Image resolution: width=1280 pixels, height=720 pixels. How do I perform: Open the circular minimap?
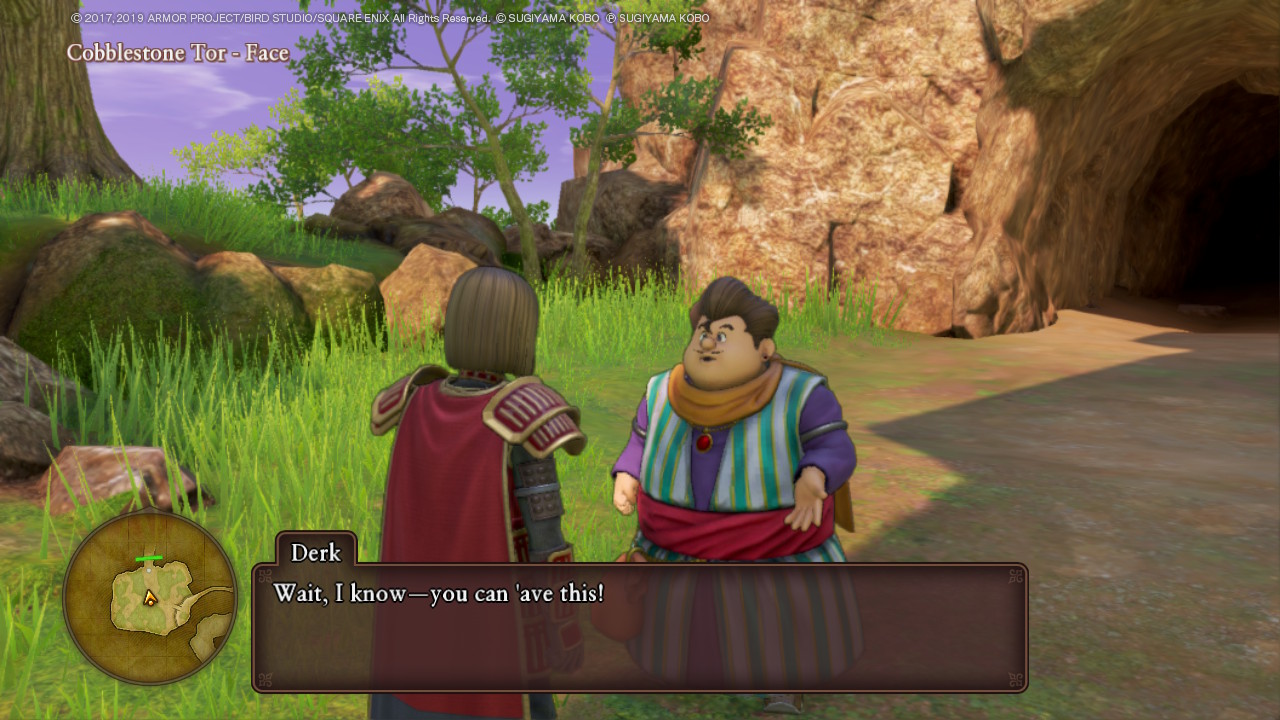coord(150,598)
